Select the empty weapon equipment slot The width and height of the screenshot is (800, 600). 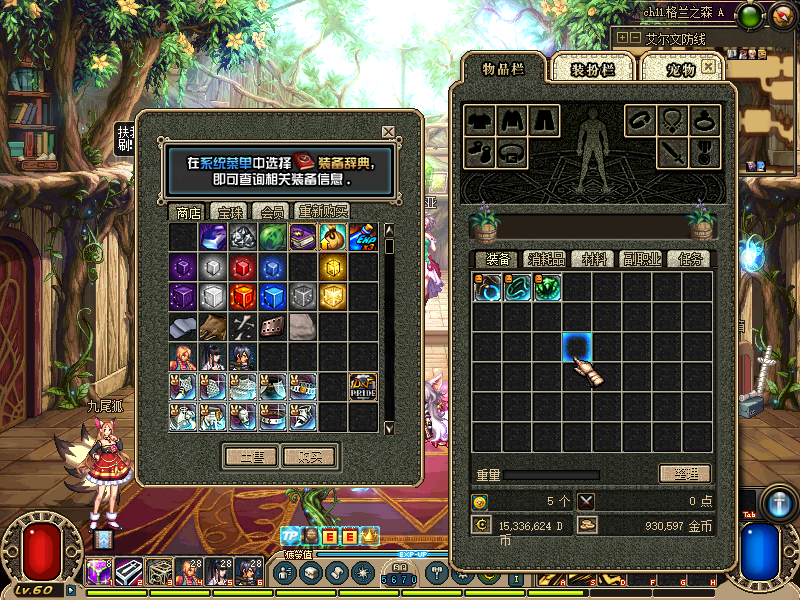point(672,154)
